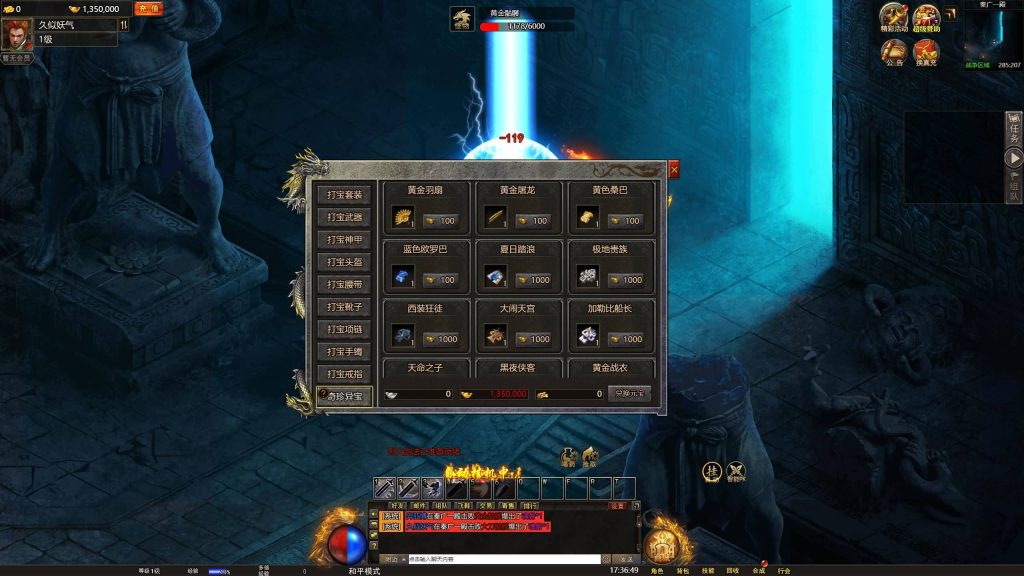This screenshot has height=576, width=1024.
Task: Purchase 夏日踏浪 for 1000
Action: [532, 280]
